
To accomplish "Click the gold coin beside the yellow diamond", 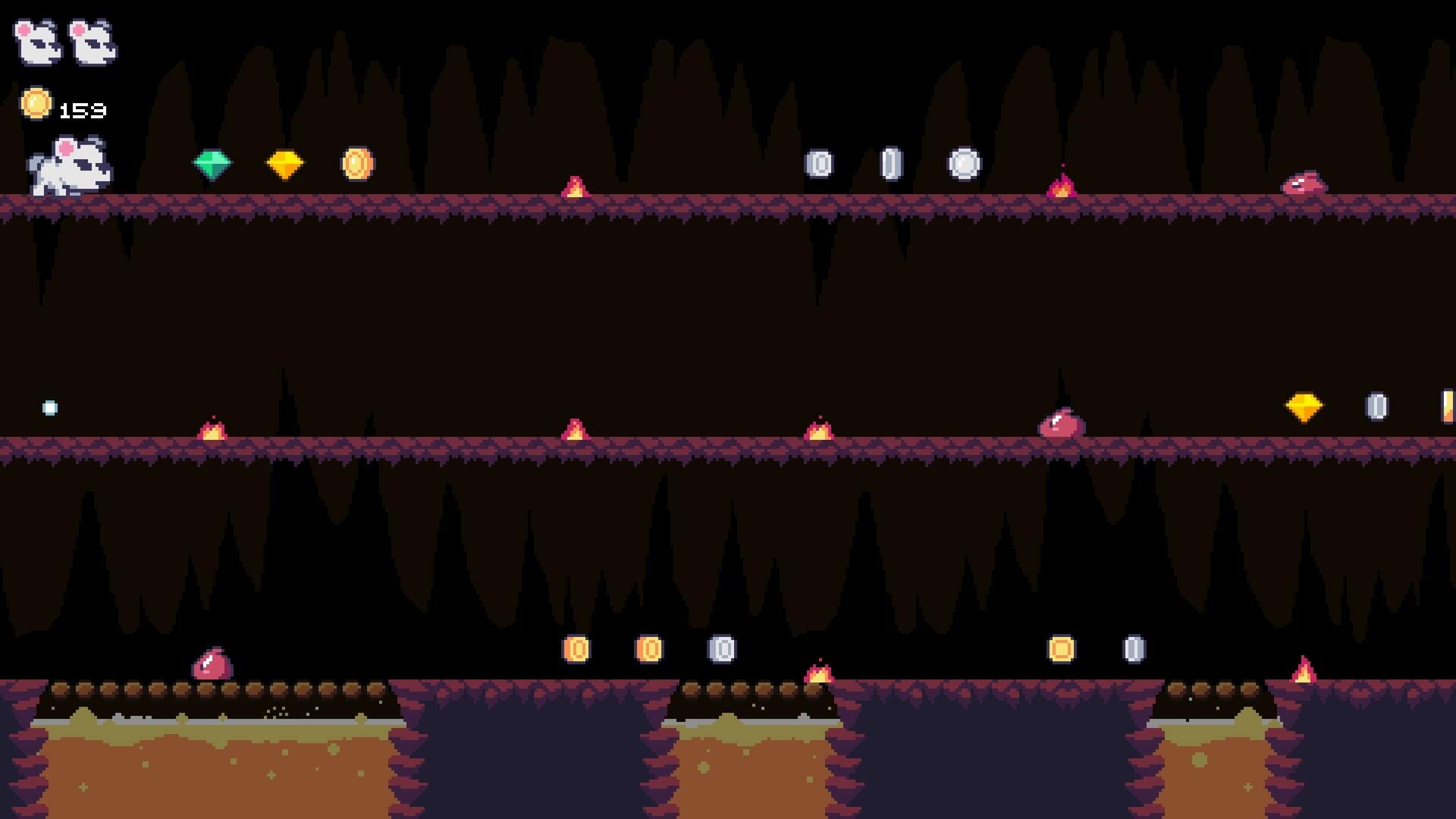I will pyautogui.click(x=356, y=162).
